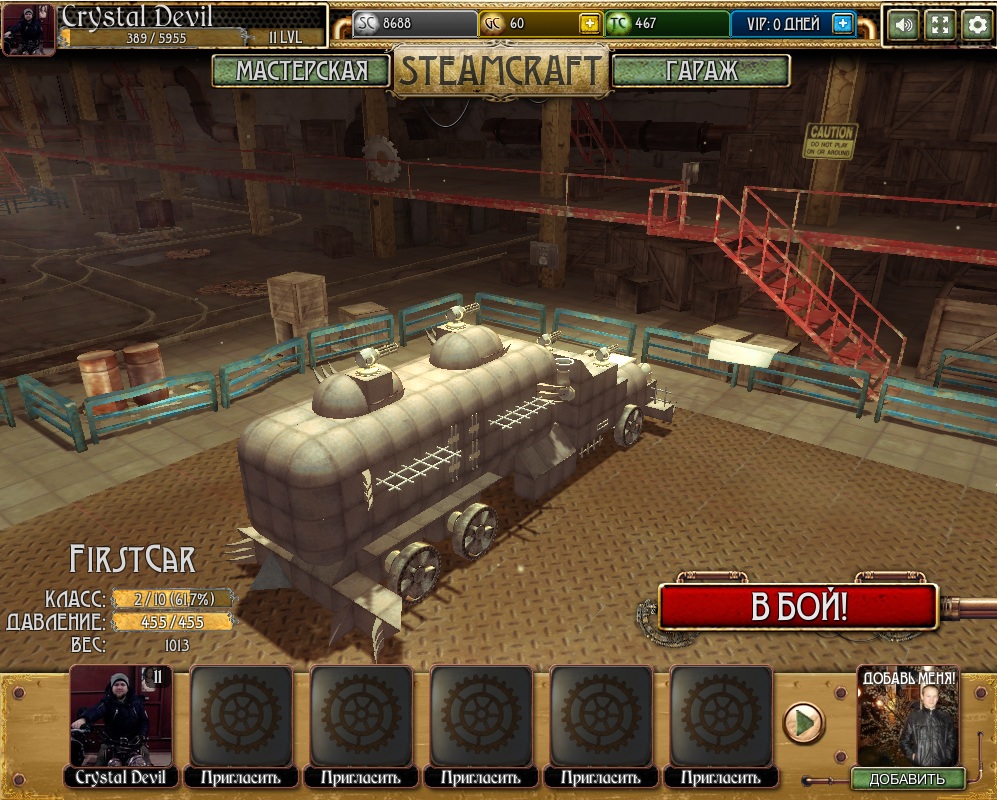The height and width of the screenshot is (800, 997).
Task: Open settings via gear icon
Action: point(977,25)
